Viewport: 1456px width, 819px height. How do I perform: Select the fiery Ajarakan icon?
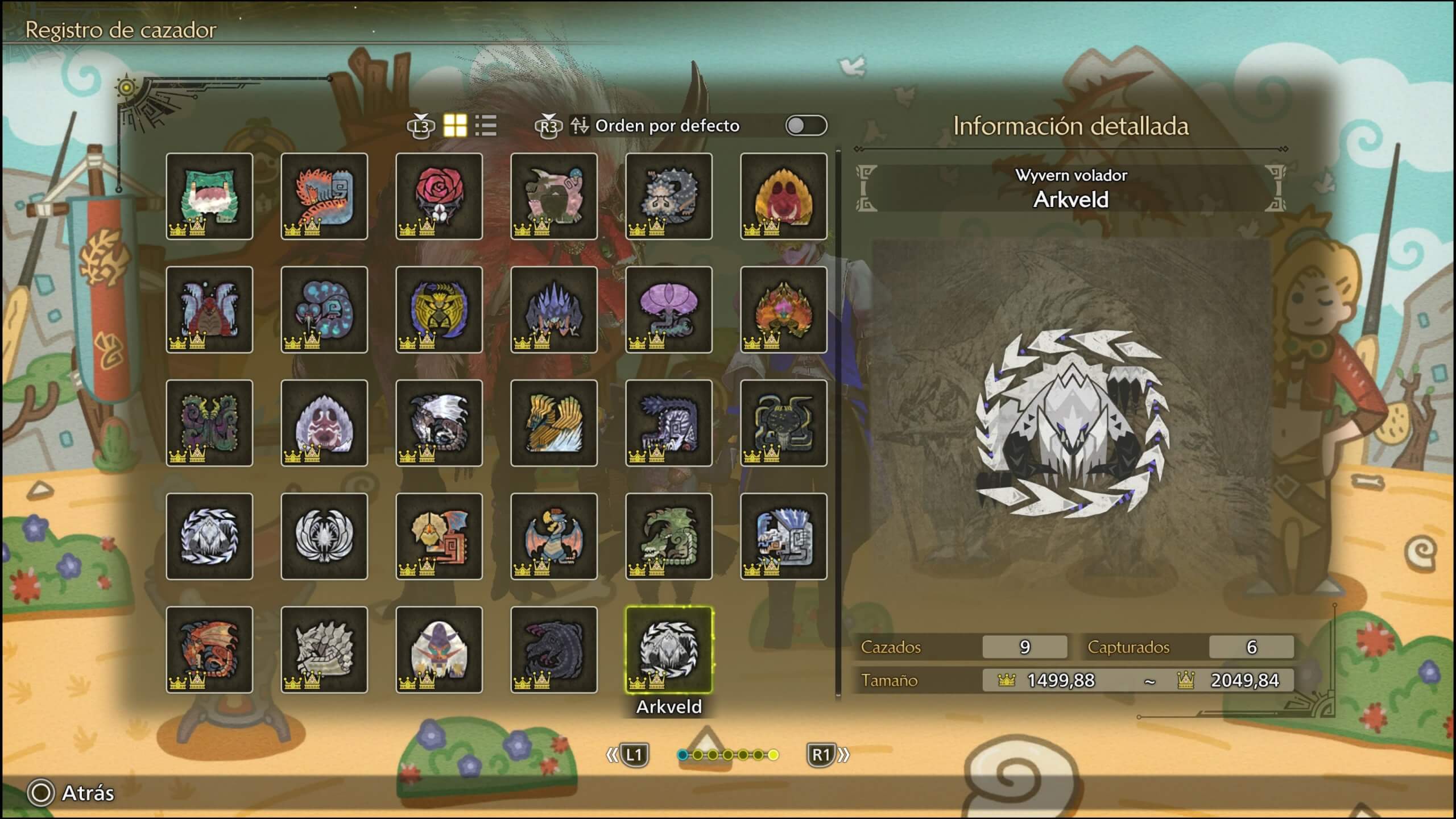point(784,309)
